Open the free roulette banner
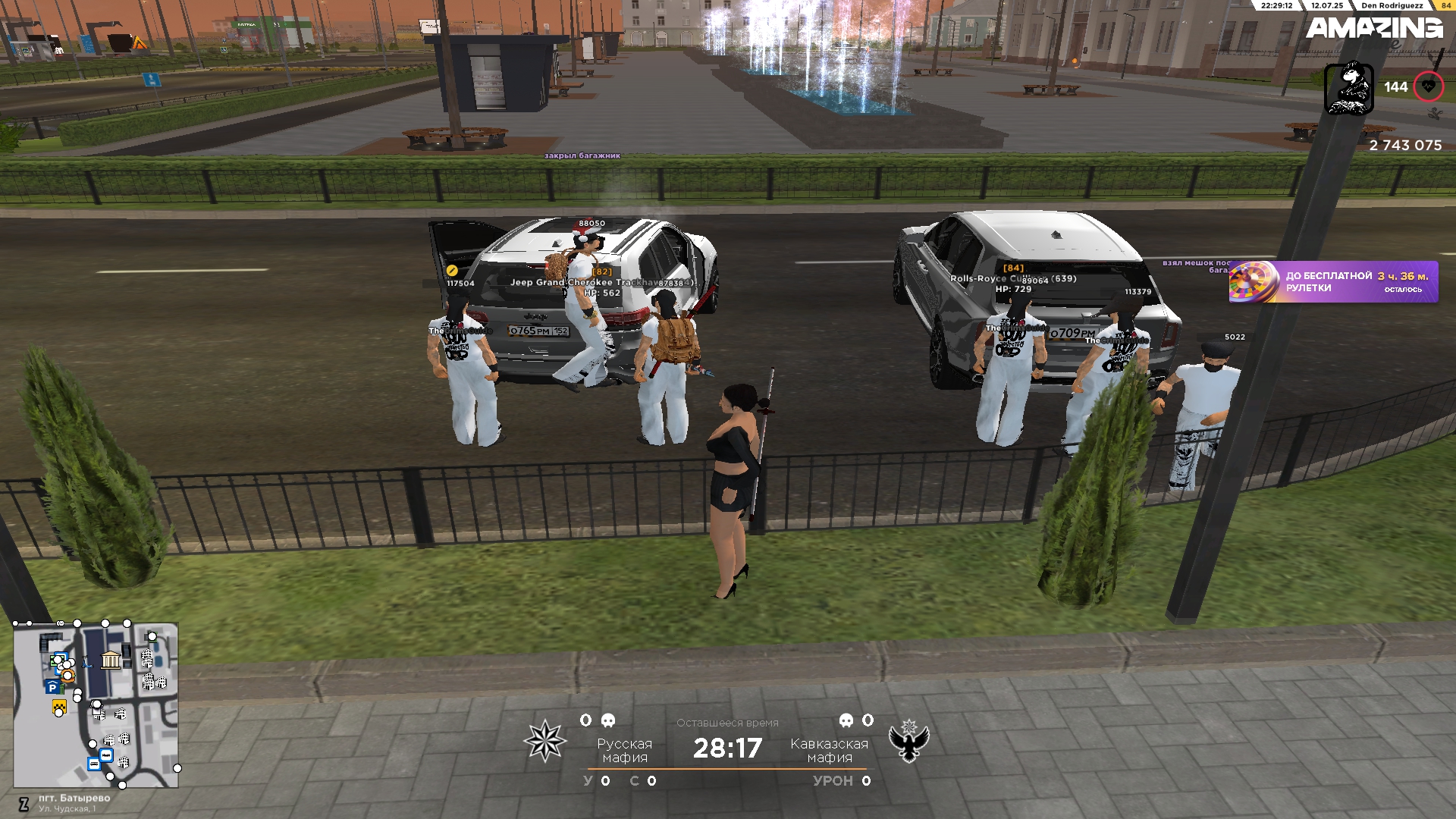The width and height of the screenshot is (1456, 819). [1333, 282]
